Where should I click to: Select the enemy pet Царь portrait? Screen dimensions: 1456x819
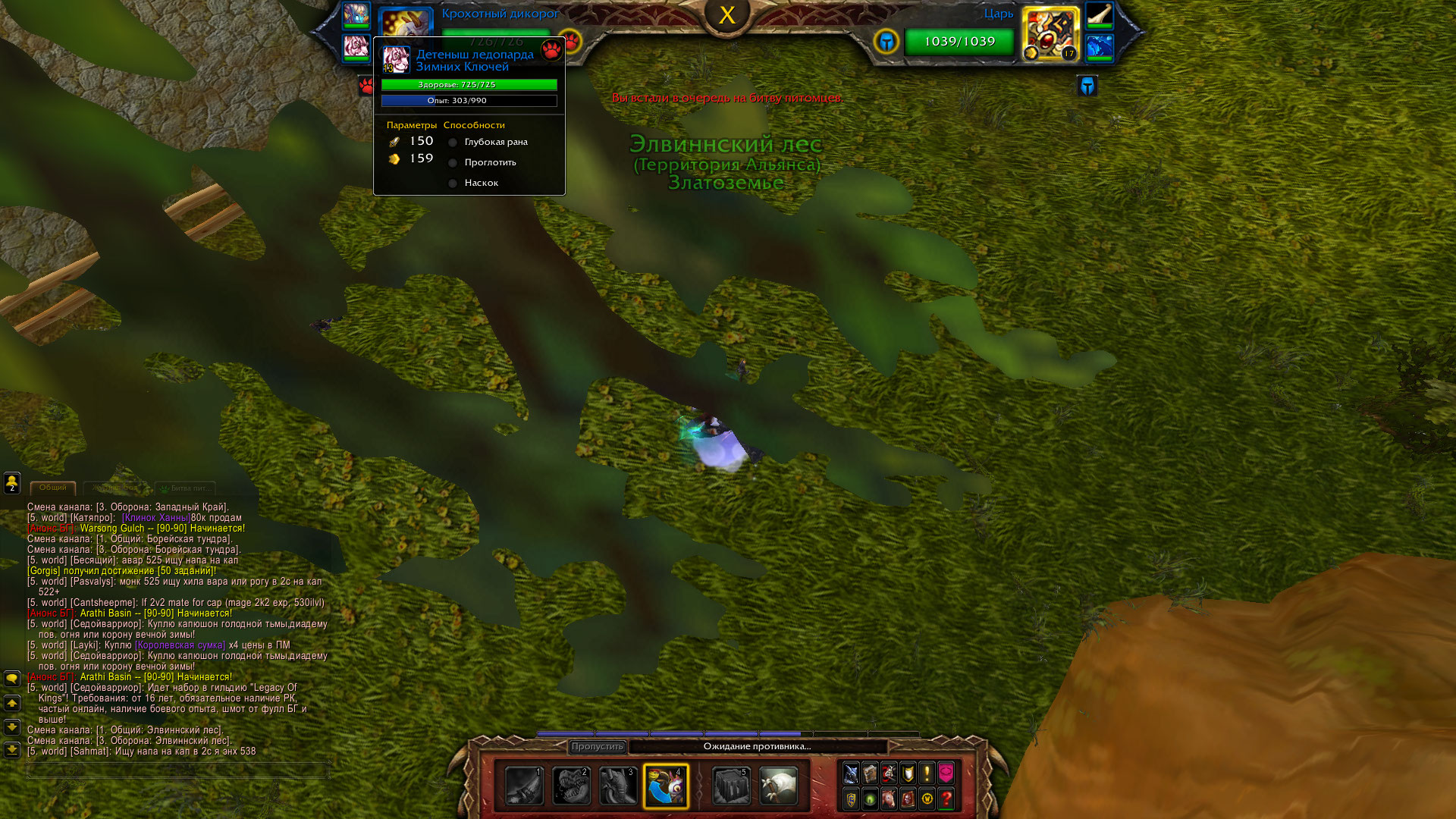[x=1050, y=34]
